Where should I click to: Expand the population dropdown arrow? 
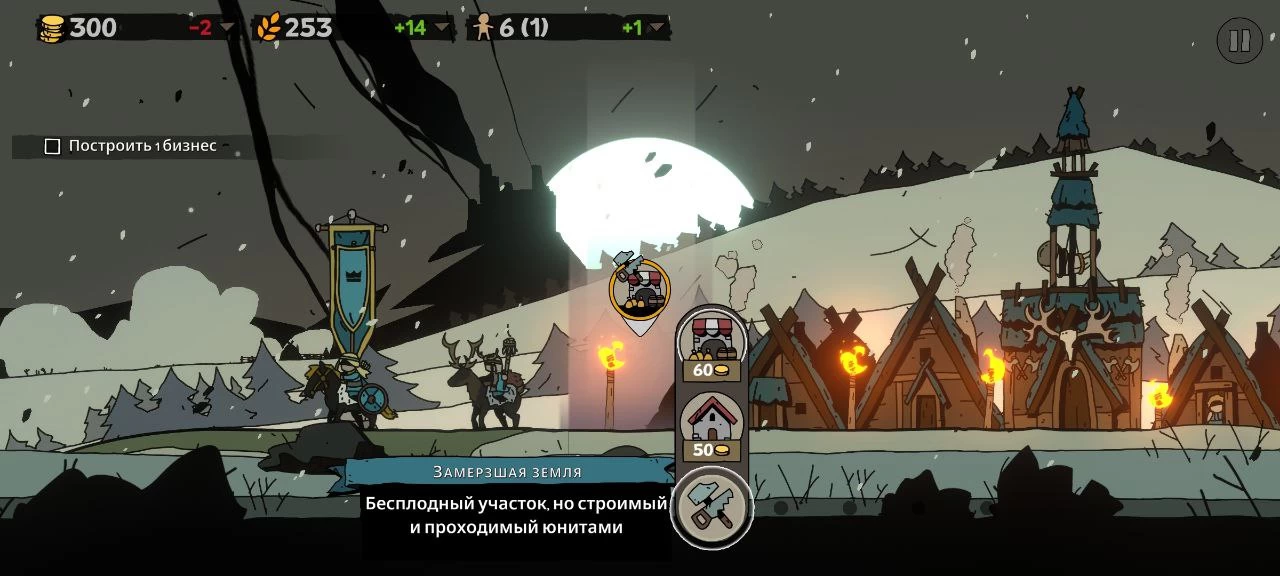click(656, 28)
